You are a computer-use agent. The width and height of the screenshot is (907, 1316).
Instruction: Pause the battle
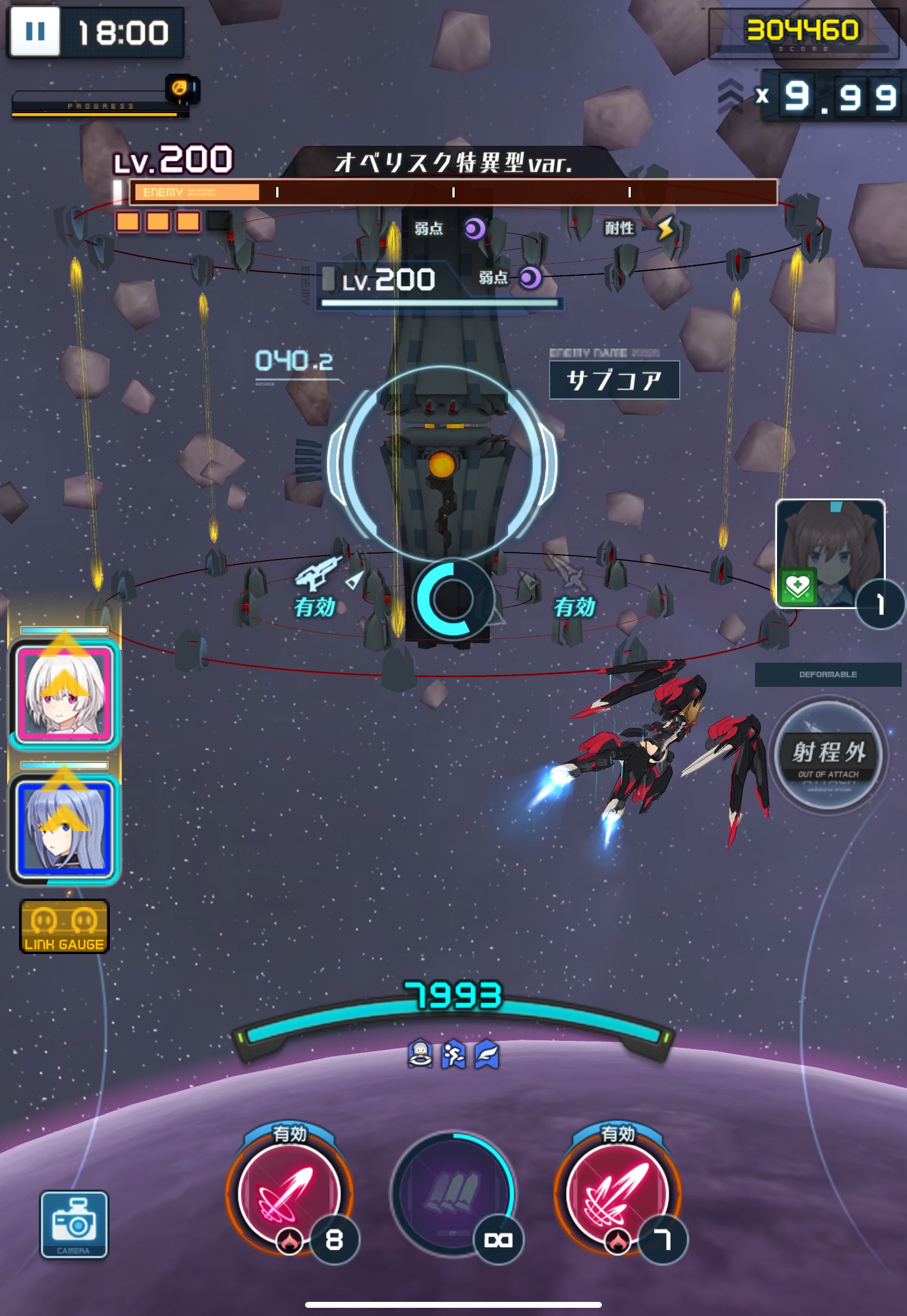click(35, 31)
